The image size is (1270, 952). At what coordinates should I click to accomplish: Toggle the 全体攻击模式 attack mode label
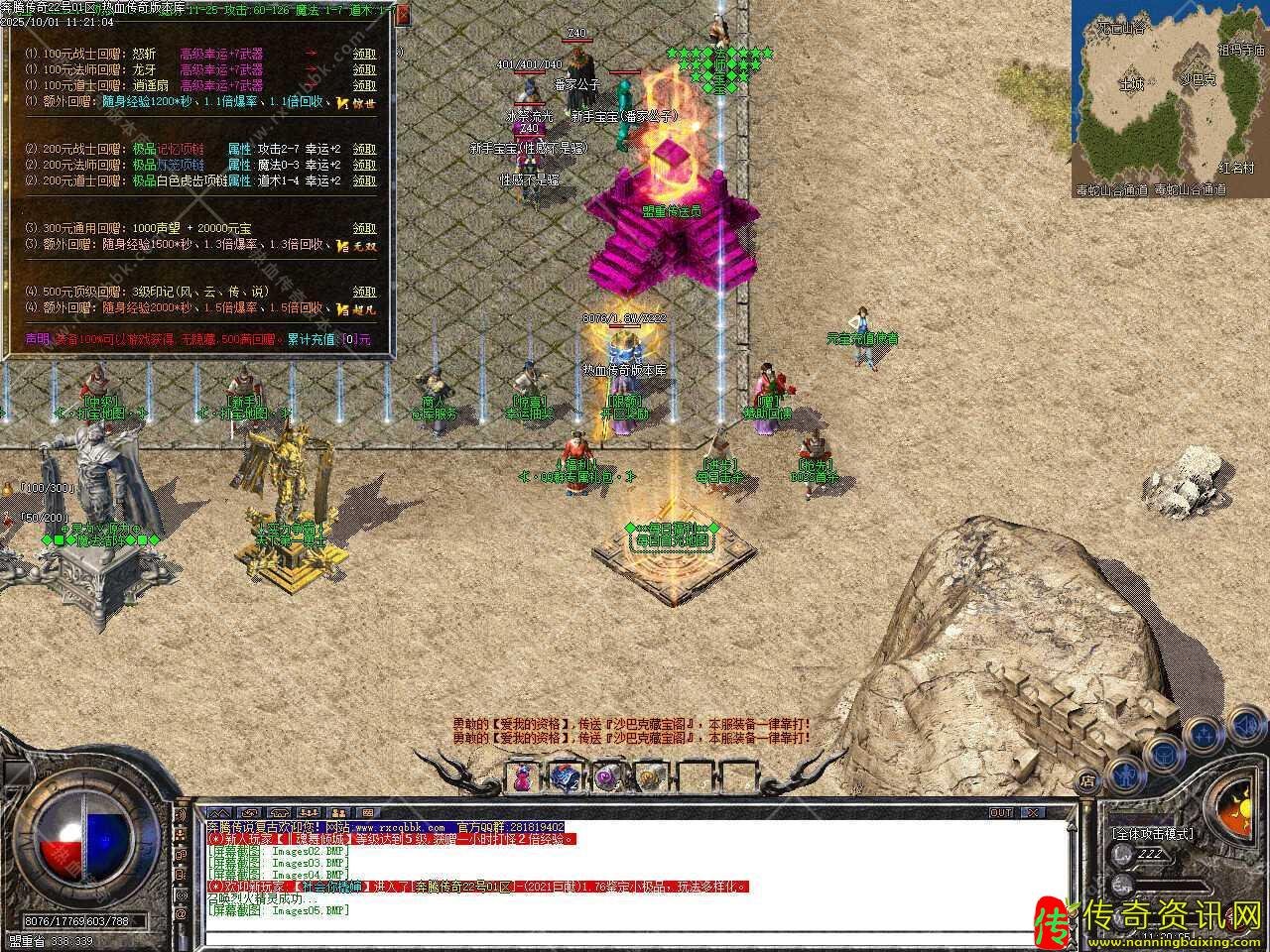pyautogui.click(x=1151, y=834)
